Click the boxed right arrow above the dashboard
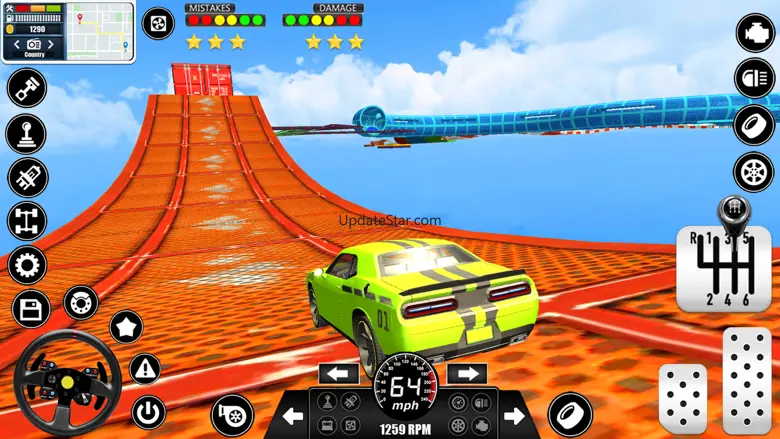Viewport: 780px width, 439px height. (x=467, y=374)
